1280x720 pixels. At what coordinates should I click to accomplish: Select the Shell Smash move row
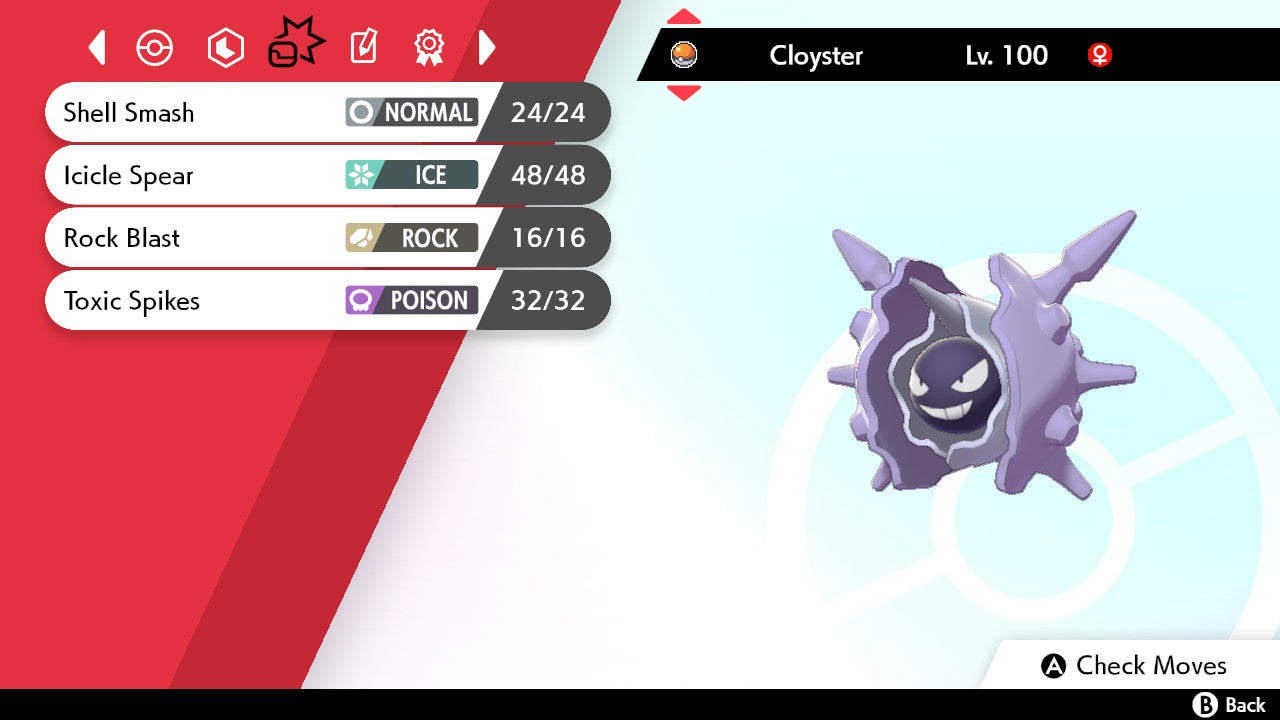[x=326, y=112]
